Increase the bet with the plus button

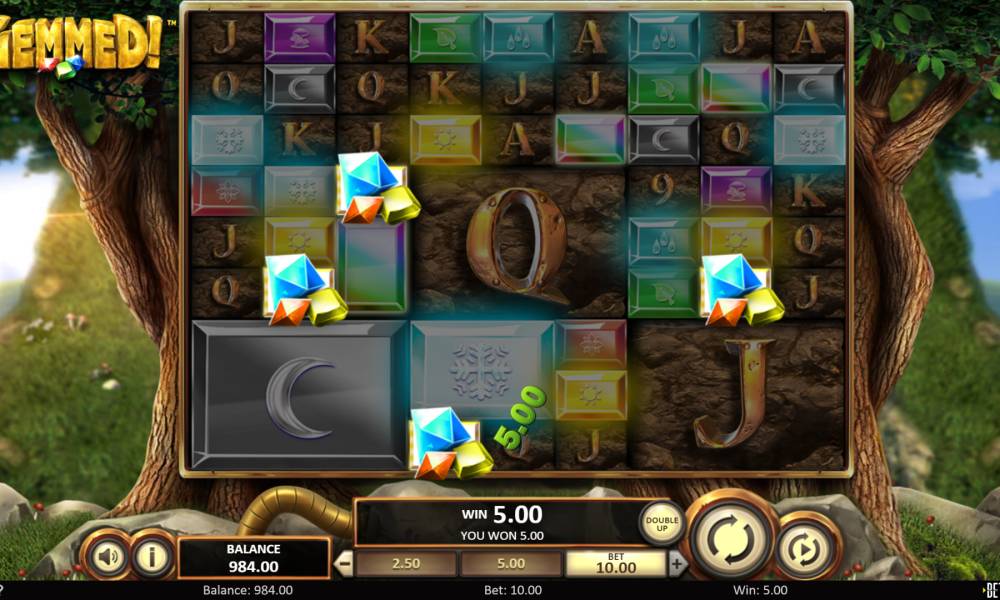[678, 563]
